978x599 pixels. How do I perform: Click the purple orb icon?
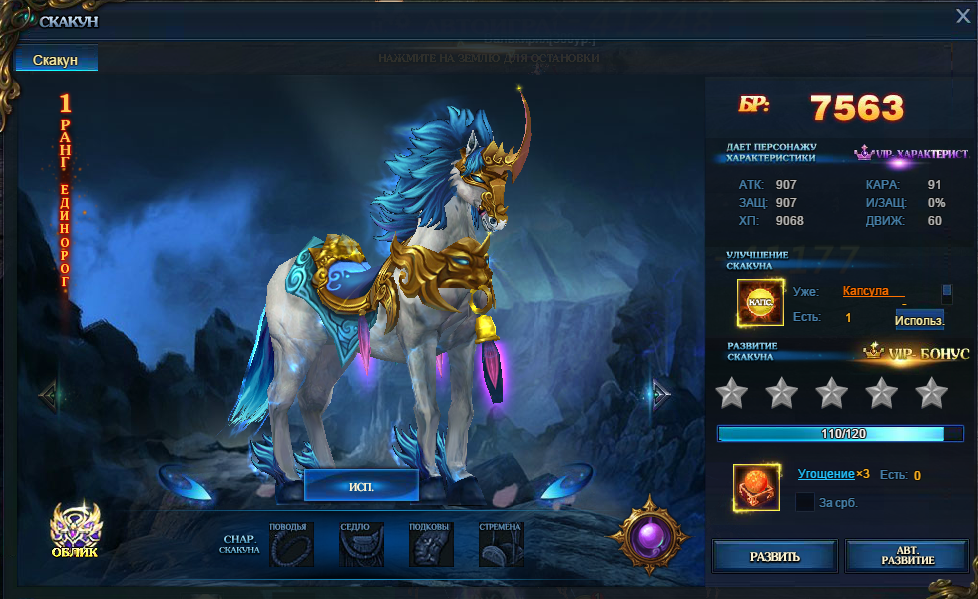(652, 535)
